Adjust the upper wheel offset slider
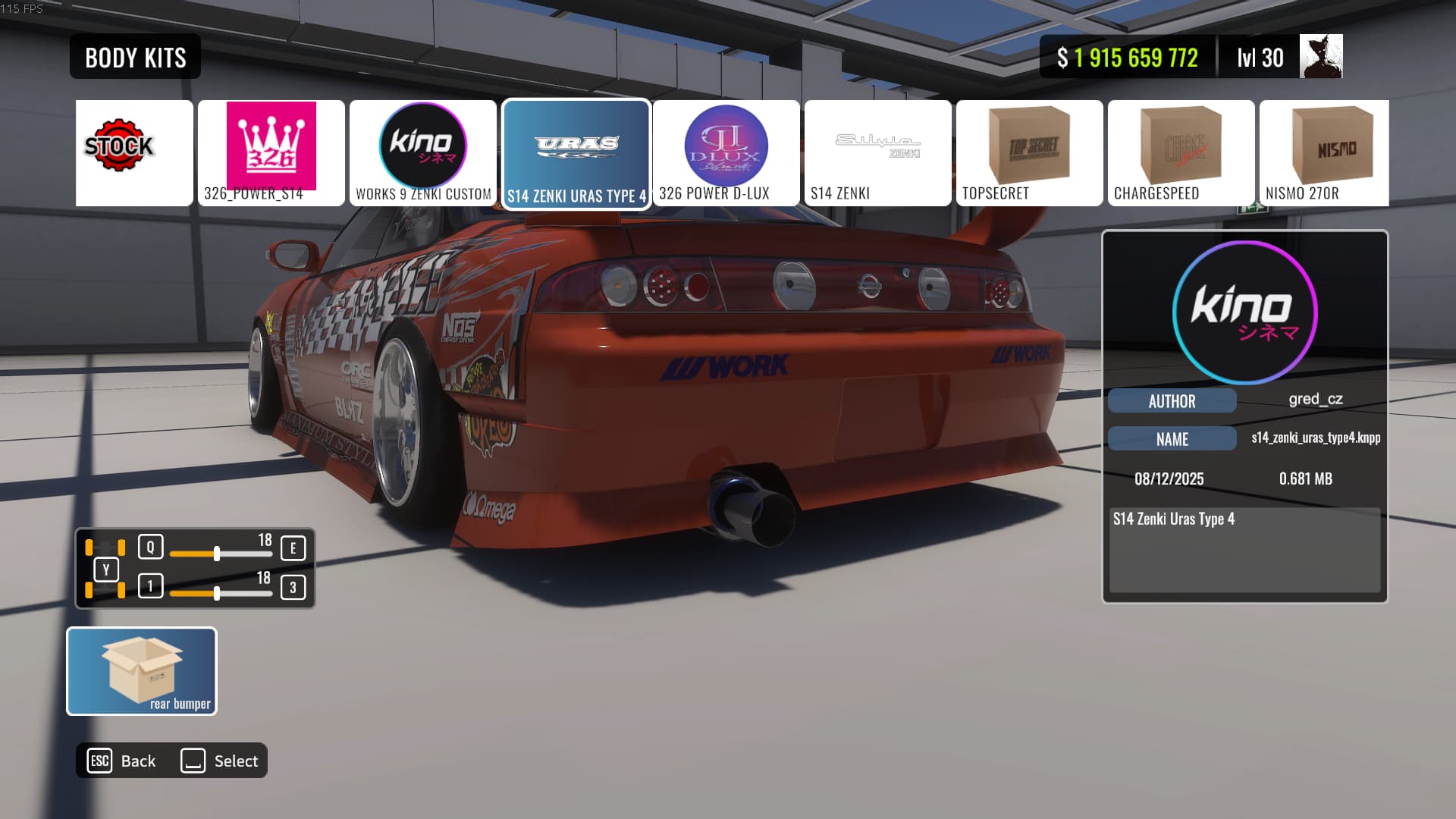This screenshot has width=1456, height=819. [217, 554]
